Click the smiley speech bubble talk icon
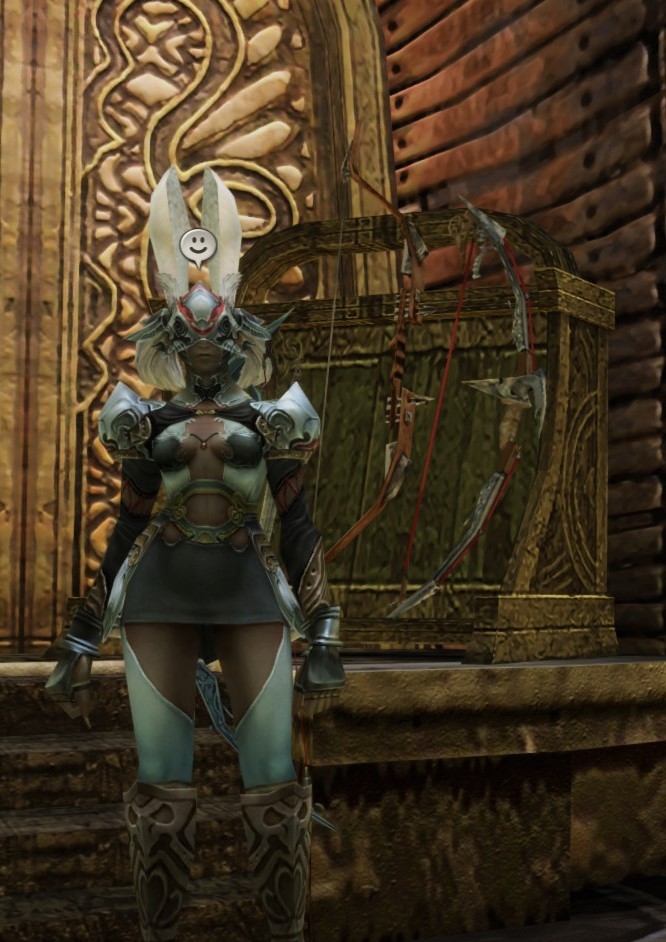The height and width of the screenshot is (942, 666). click(197, 244)
